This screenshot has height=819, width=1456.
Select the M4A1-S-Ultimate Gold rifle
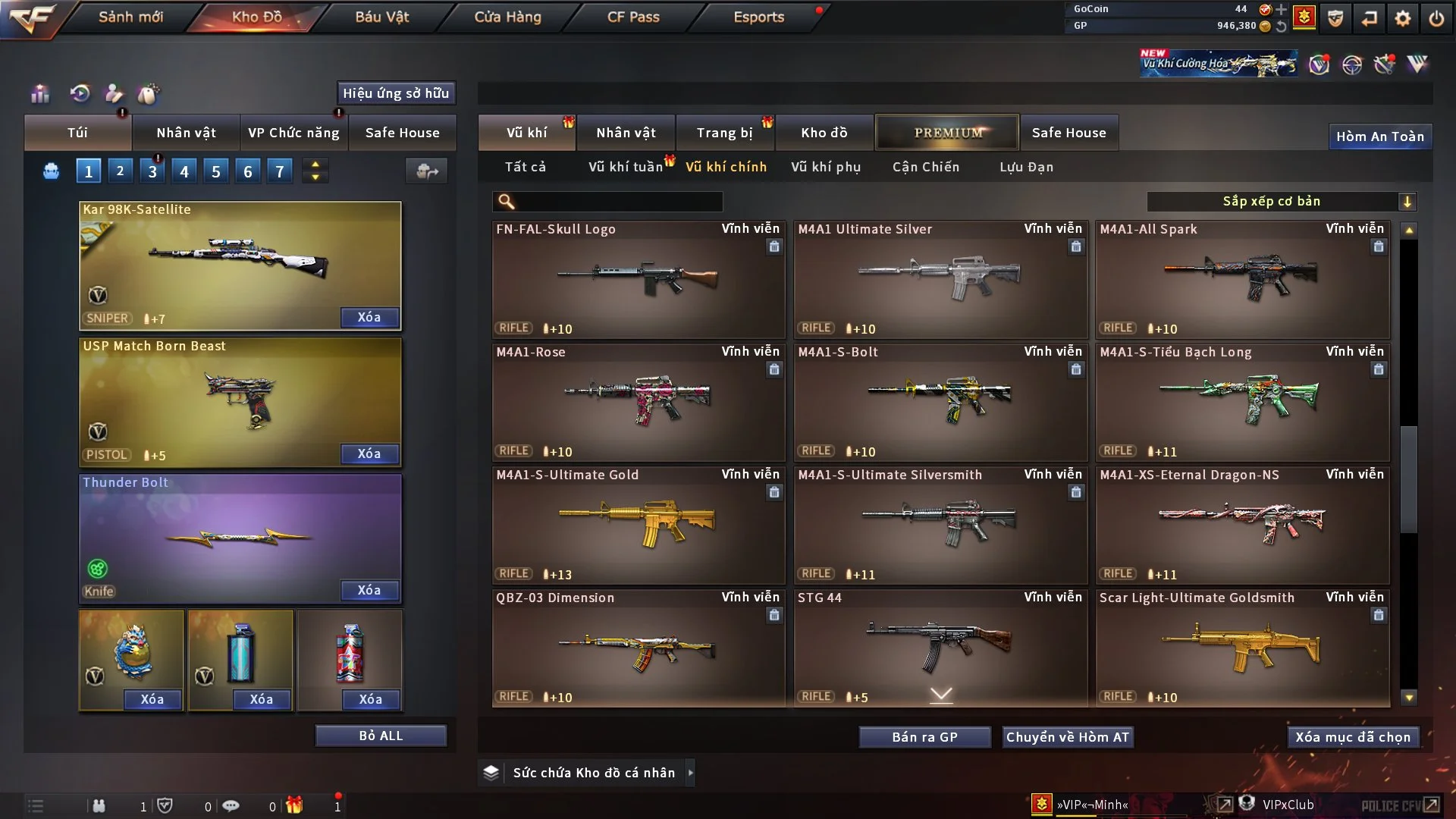coord(638,525)
